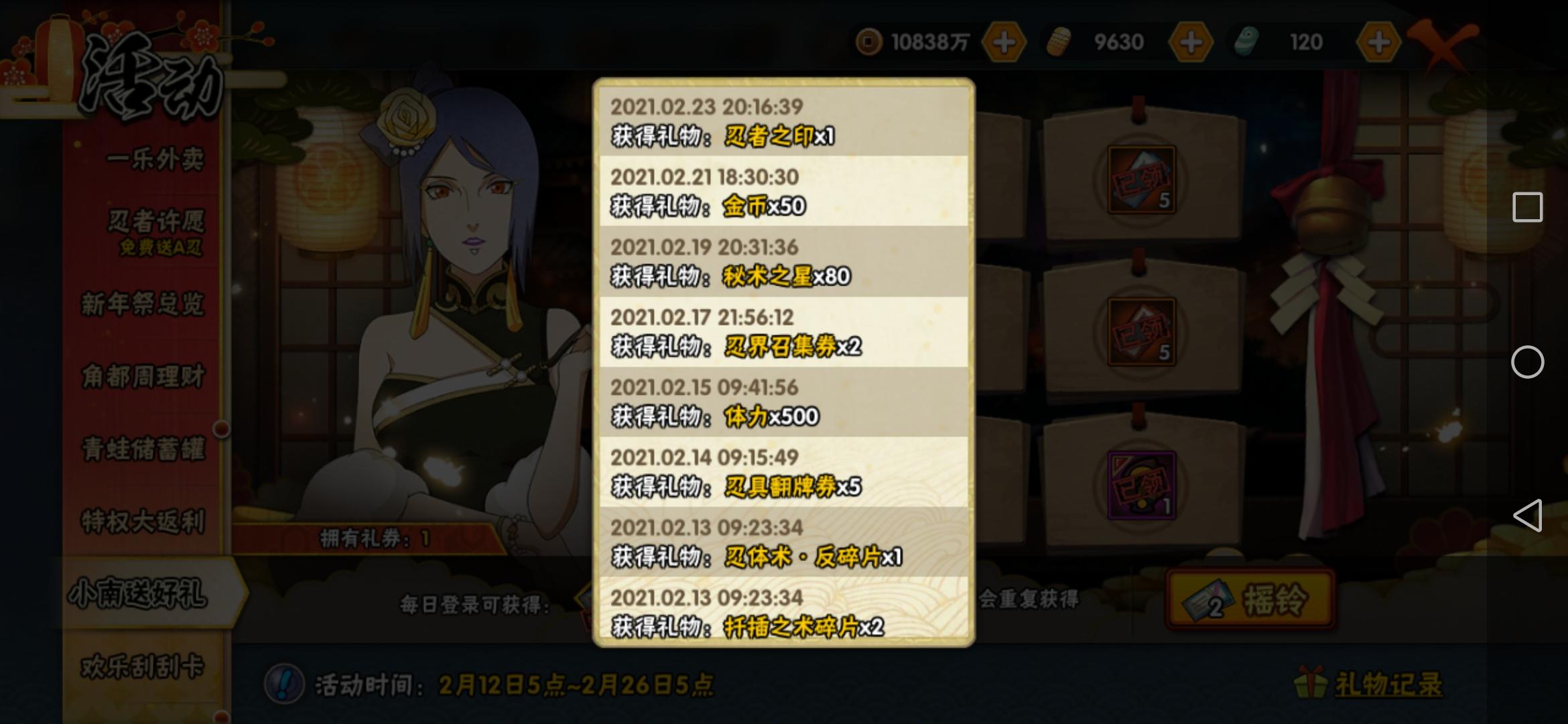Tap the plus next to 120
This screenshot has height=724, width=1568.
pos(1378,42)
